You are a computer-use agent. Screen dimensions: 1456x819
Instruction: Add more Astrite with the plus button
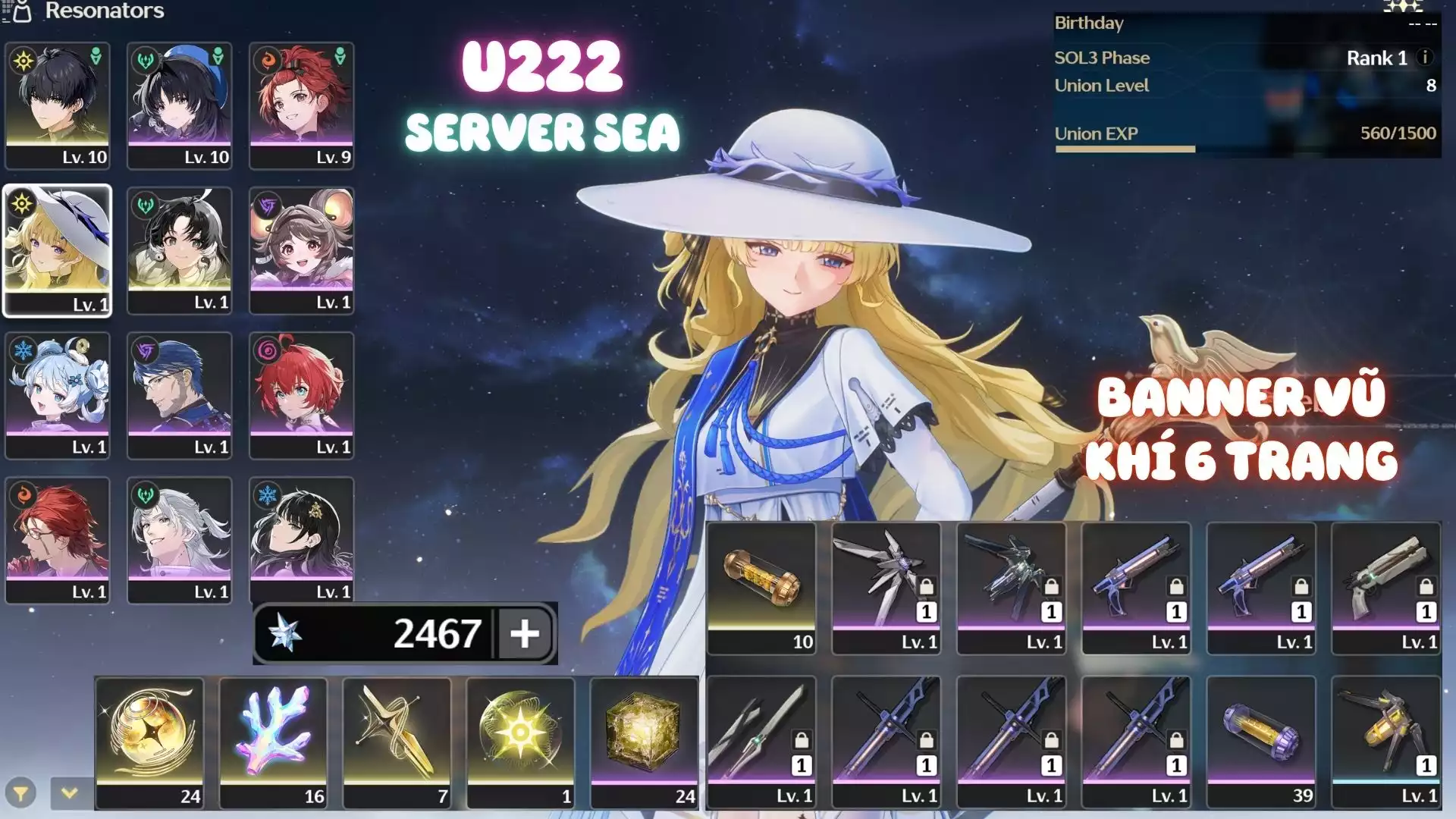point(525,633)
